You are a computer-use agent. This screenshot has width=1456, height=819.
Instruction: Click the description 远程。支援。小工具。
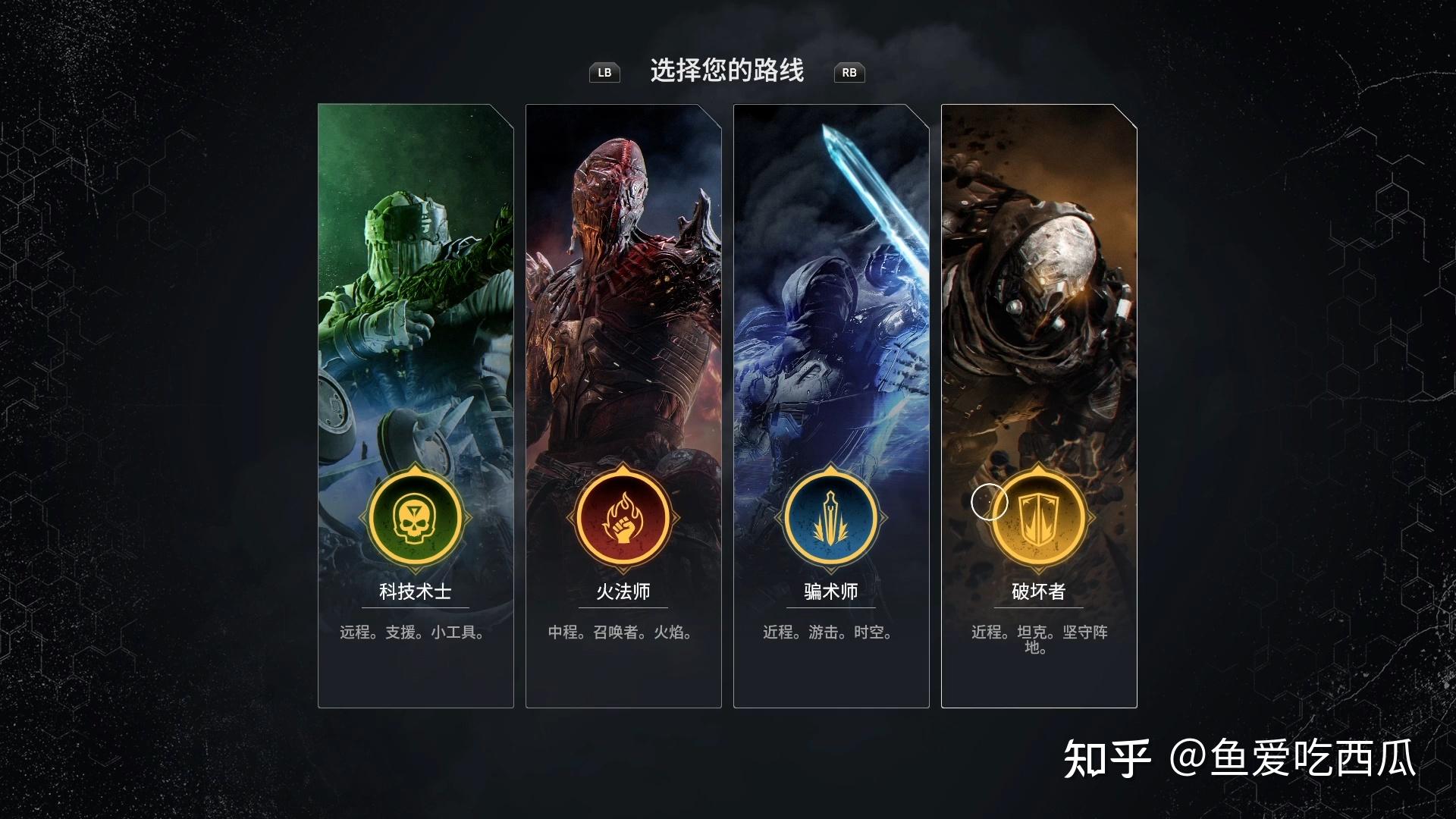point(413,632)
